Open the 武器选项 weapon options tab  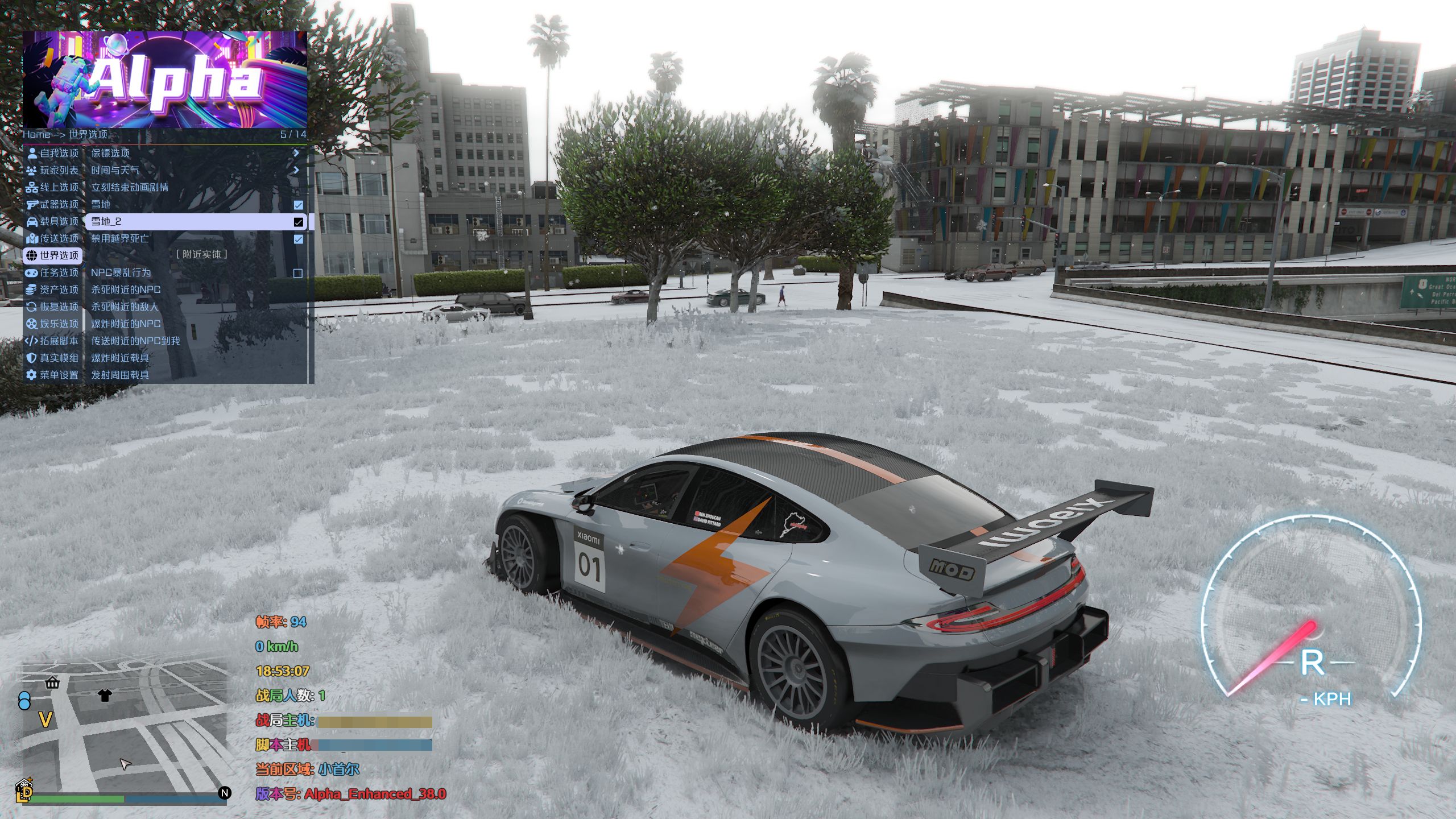[53, 205]
